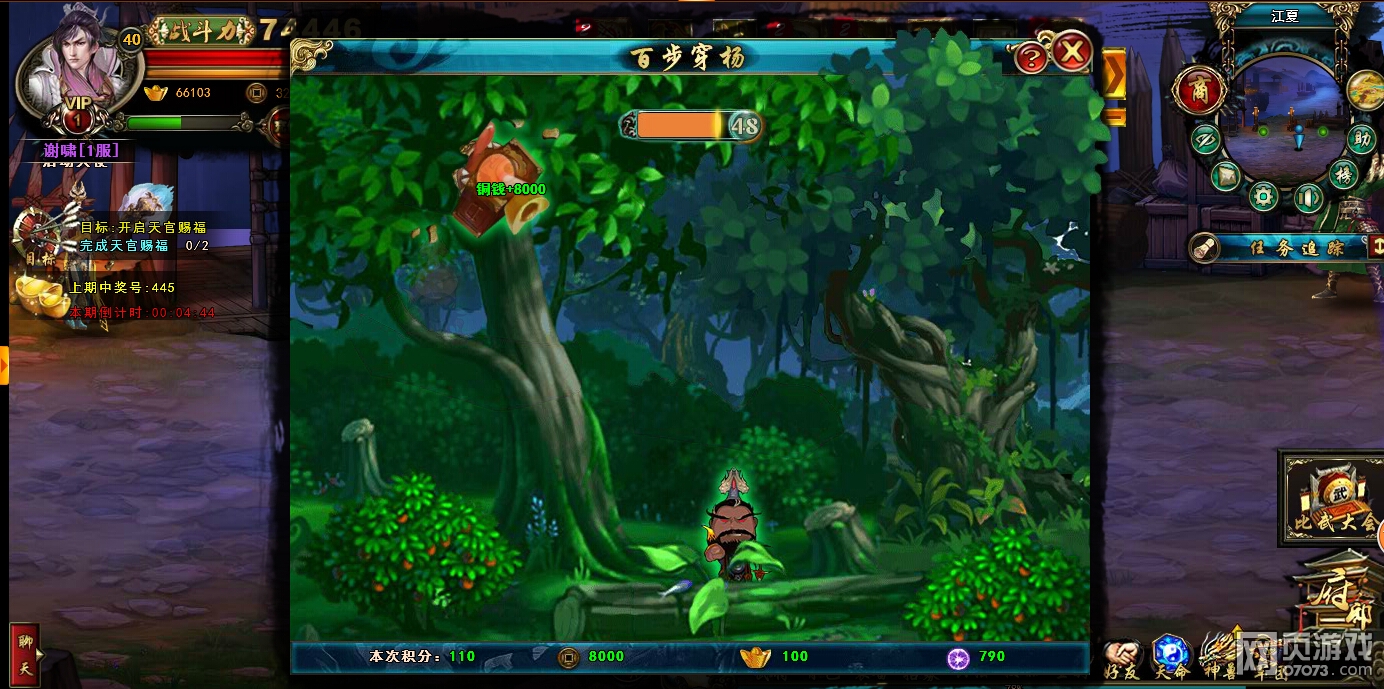
Task: Open the 比武大会 tournament event
Action: [1329, 498]
